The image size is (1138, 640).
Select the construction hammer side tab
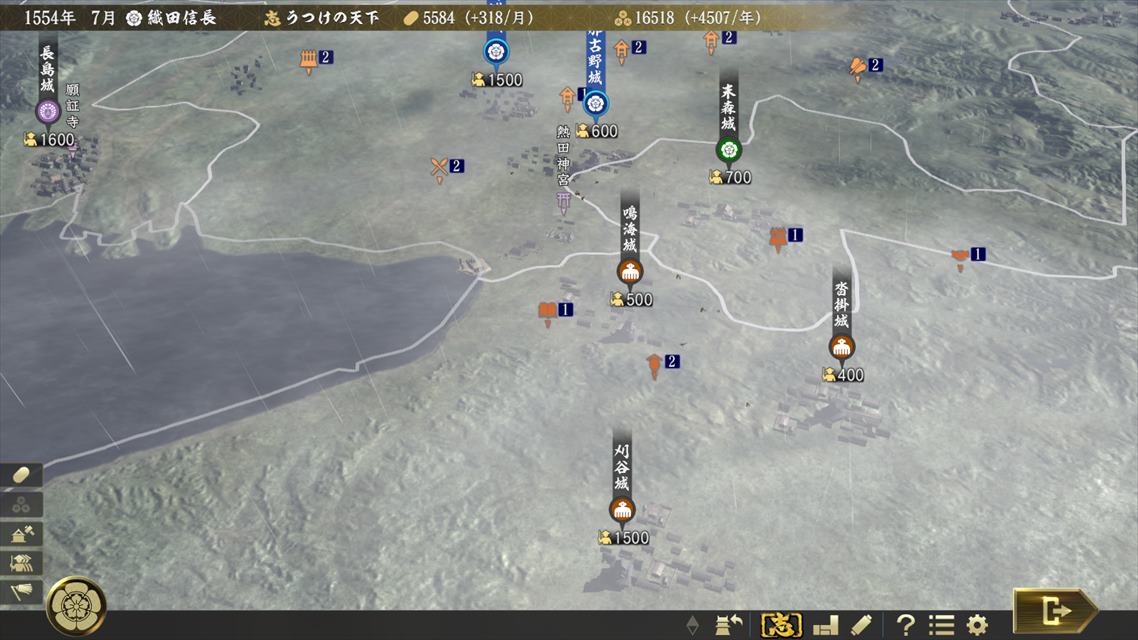(x=24, y=534)
